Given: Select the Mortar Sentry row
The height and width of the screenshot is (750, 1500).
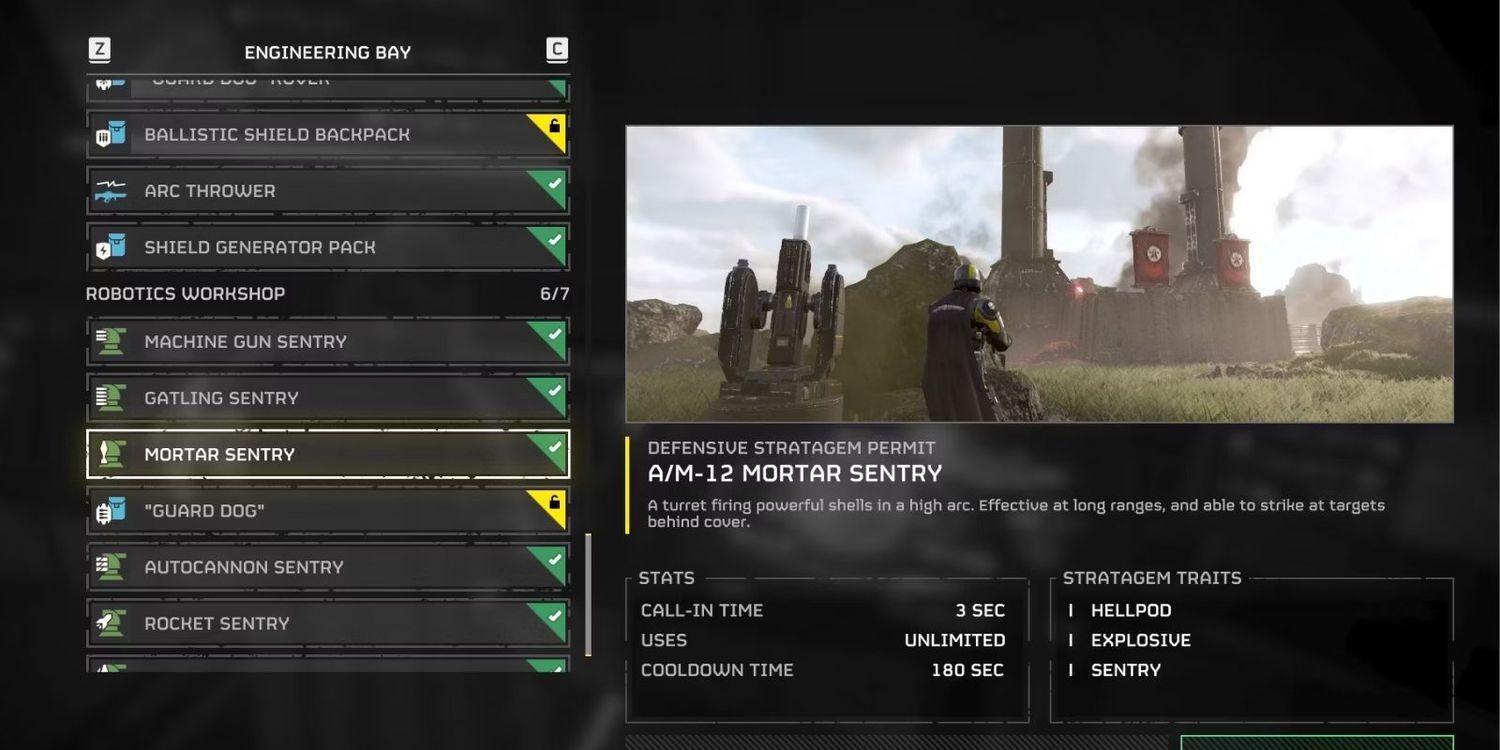Looking at the screenshot, I should click(x=328, y=454).
